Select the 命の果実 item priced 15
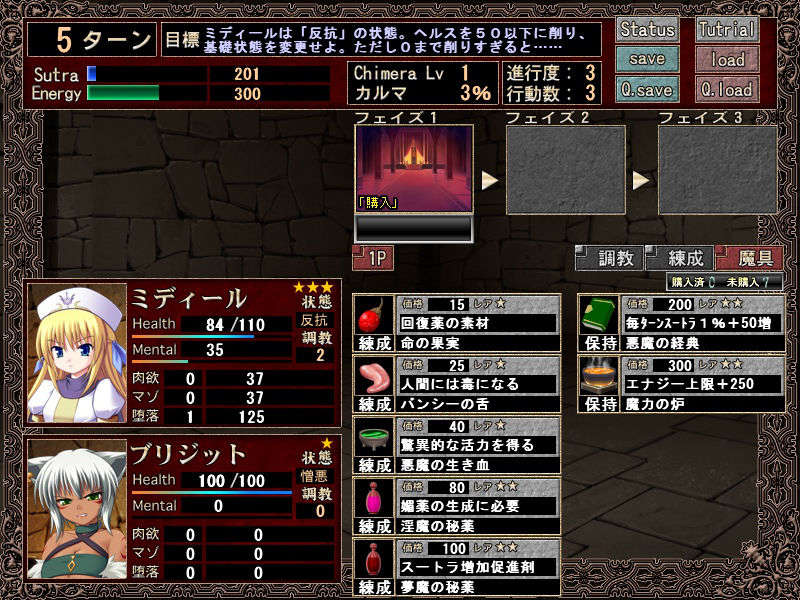 [x=457, y=323]
